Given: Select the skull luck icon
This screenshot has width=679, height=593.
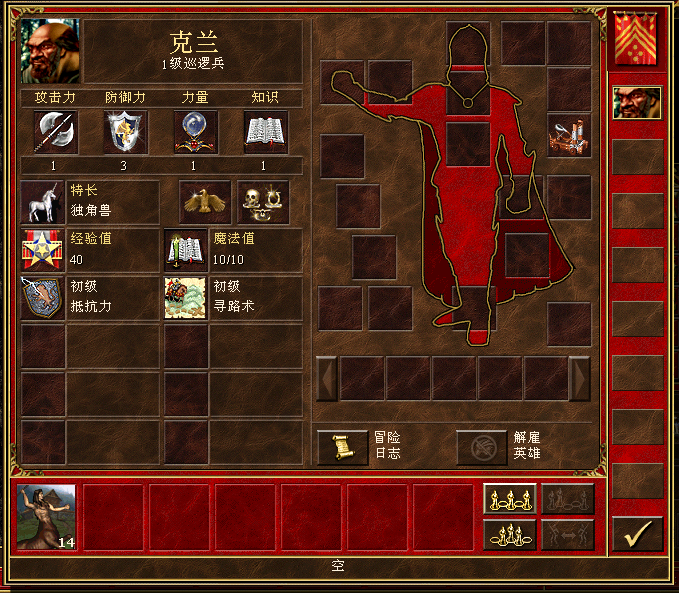Looking at the screenshot, I should click(x=262, y=201).
